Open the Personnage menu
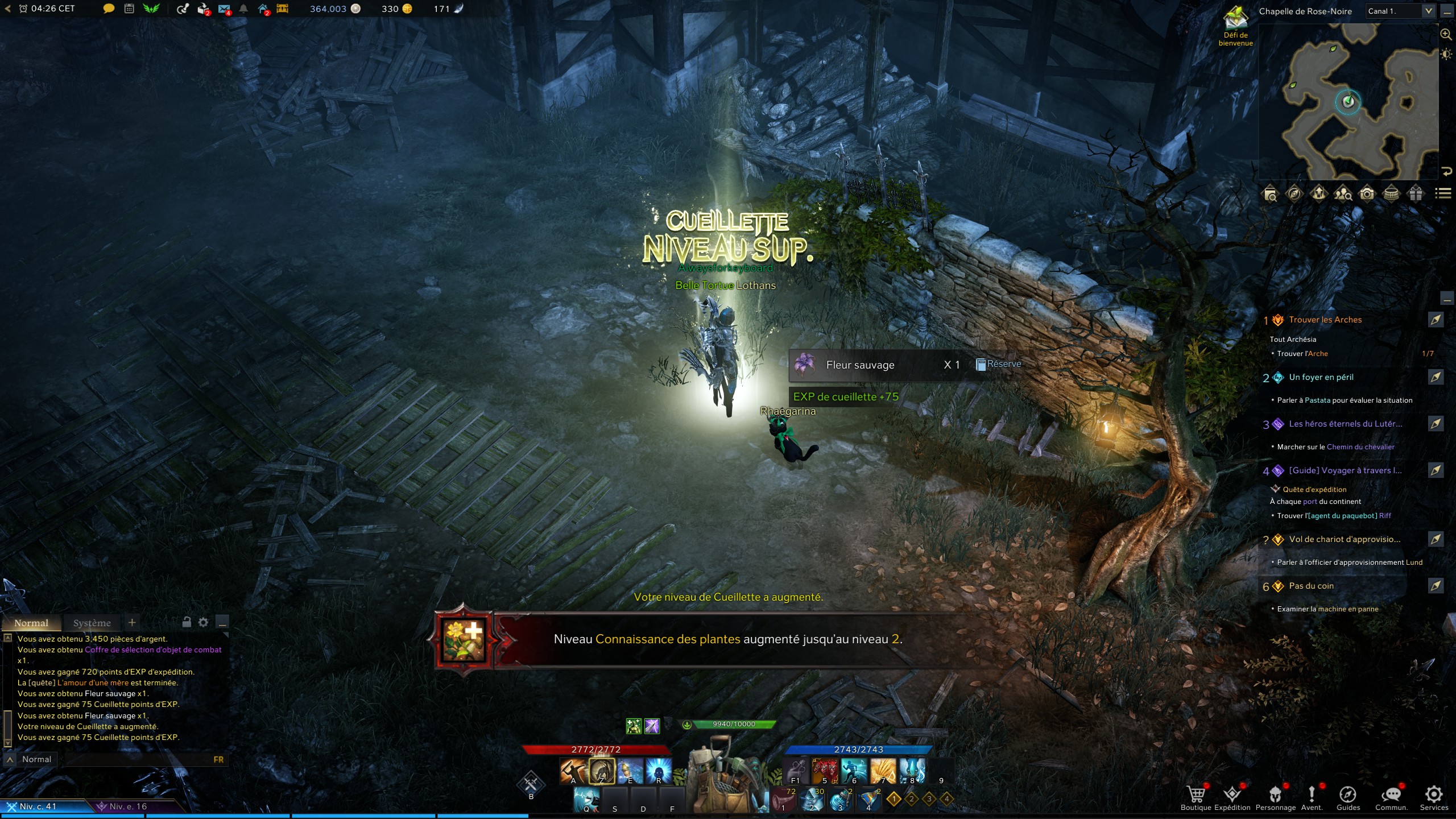 1275,795
